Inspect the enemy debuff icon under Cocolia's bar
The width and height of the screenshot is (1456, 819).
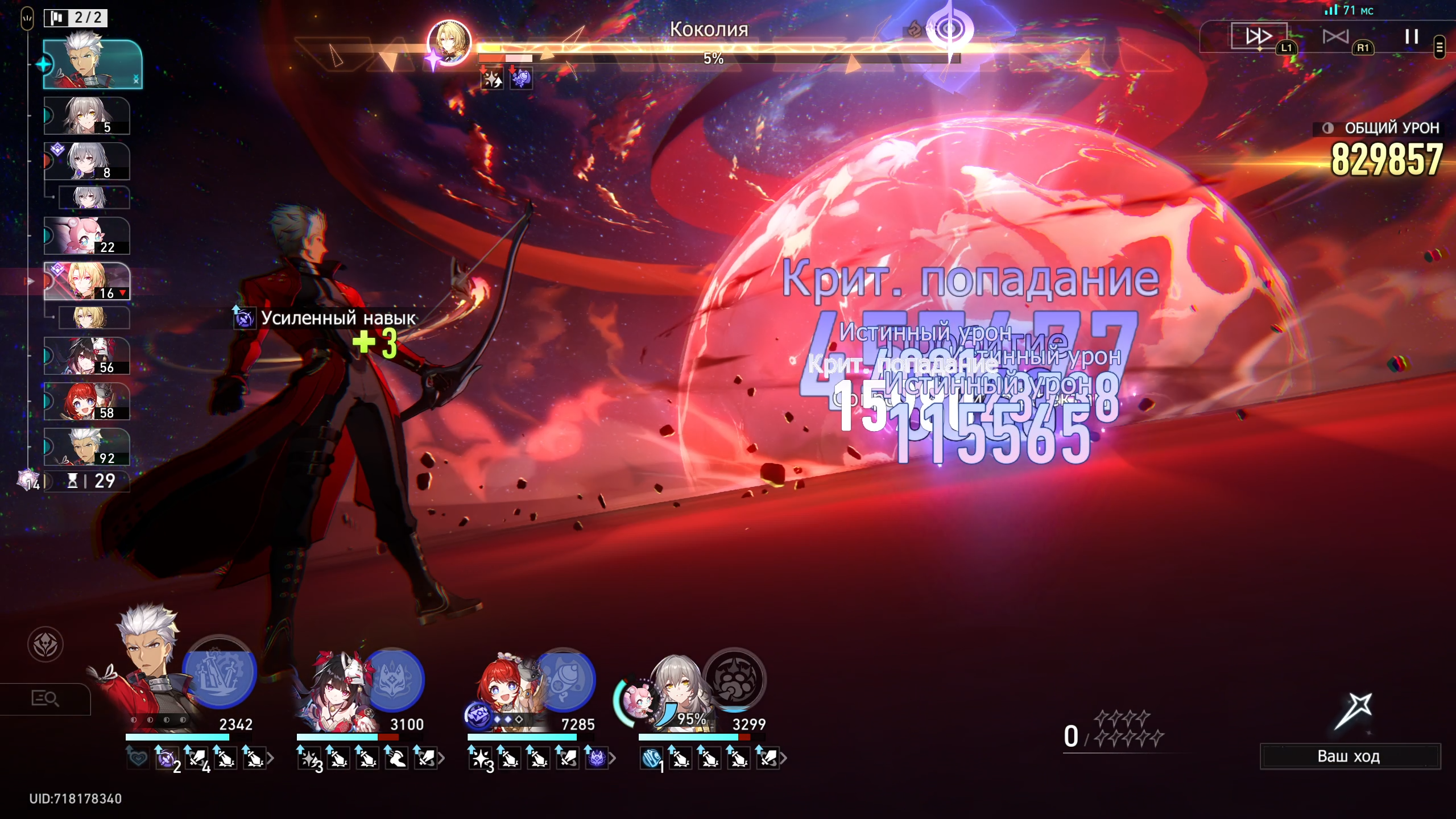(x=493, y=78)
